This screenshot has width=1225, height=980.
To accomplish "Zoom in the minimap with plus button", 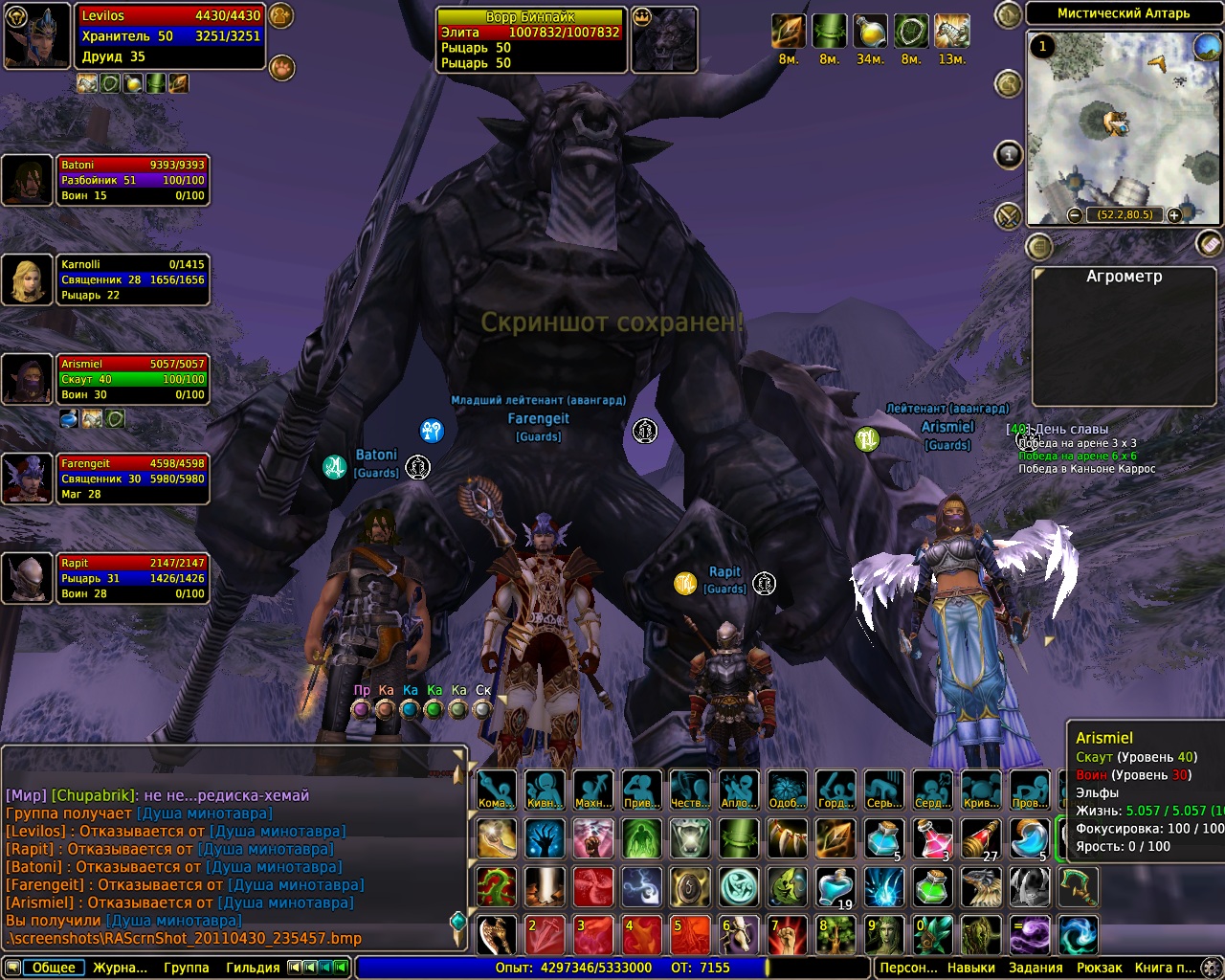I will point(1174,215).
